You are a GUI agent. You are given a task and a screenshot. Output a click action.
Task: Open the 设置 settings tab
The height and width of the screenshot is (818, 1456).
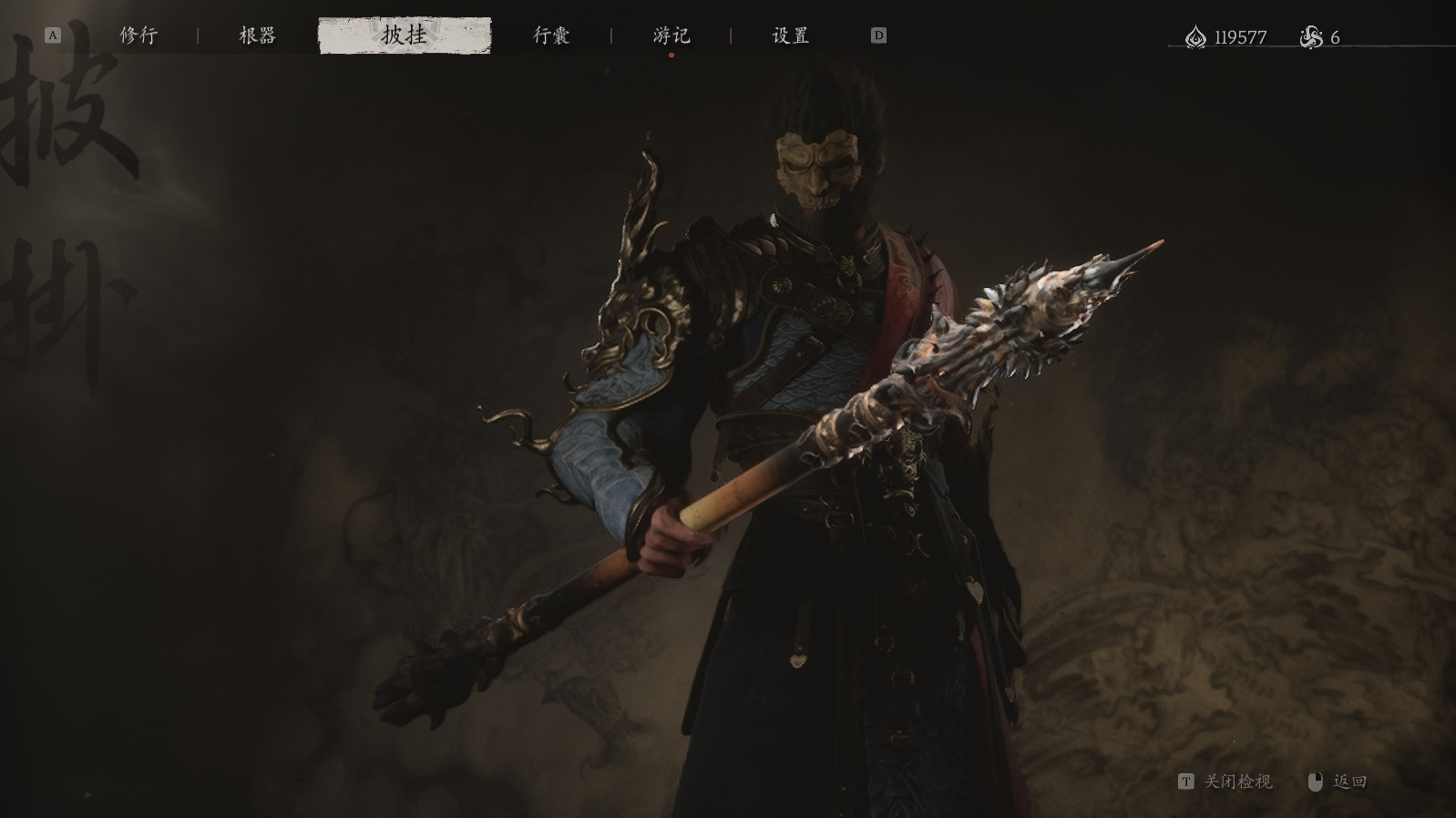[x=789, y=36]
